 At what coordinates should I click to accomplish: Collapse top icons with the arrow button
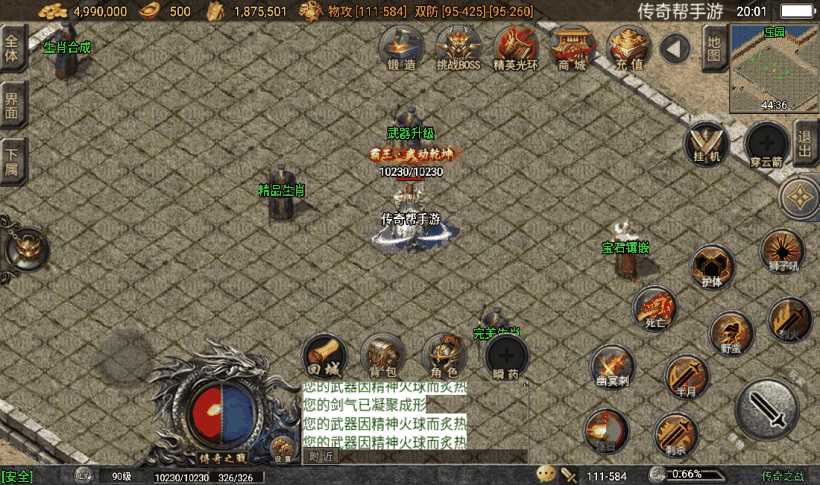click(677, 48)
